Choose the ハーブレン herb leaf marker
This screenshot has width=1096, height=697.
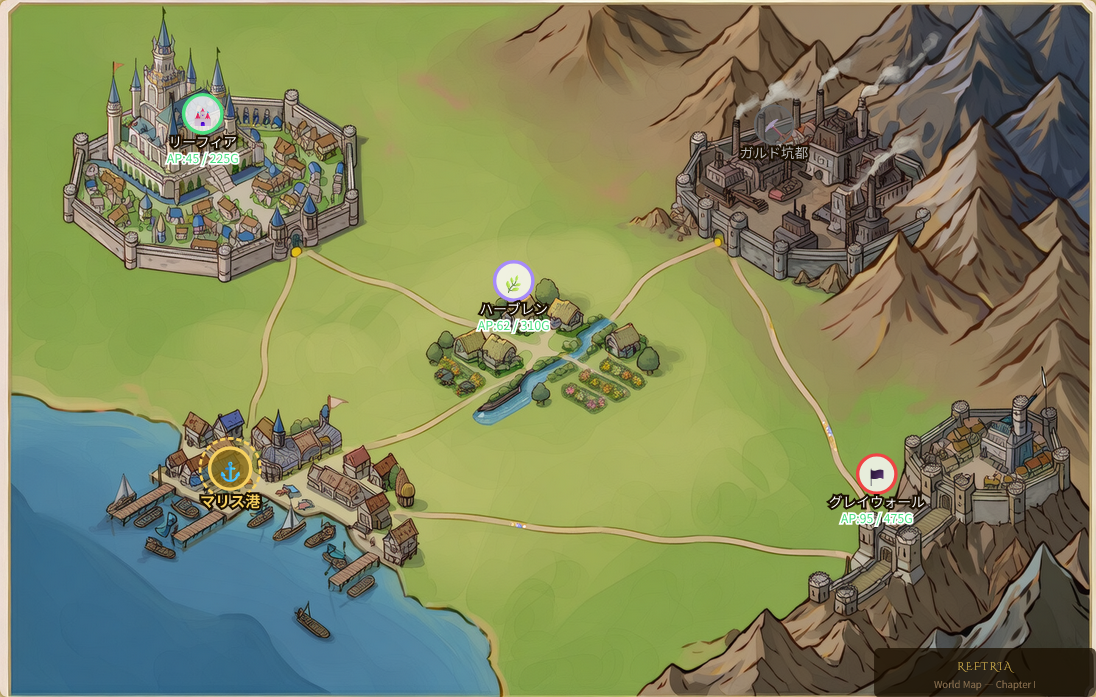coord(513,282)
